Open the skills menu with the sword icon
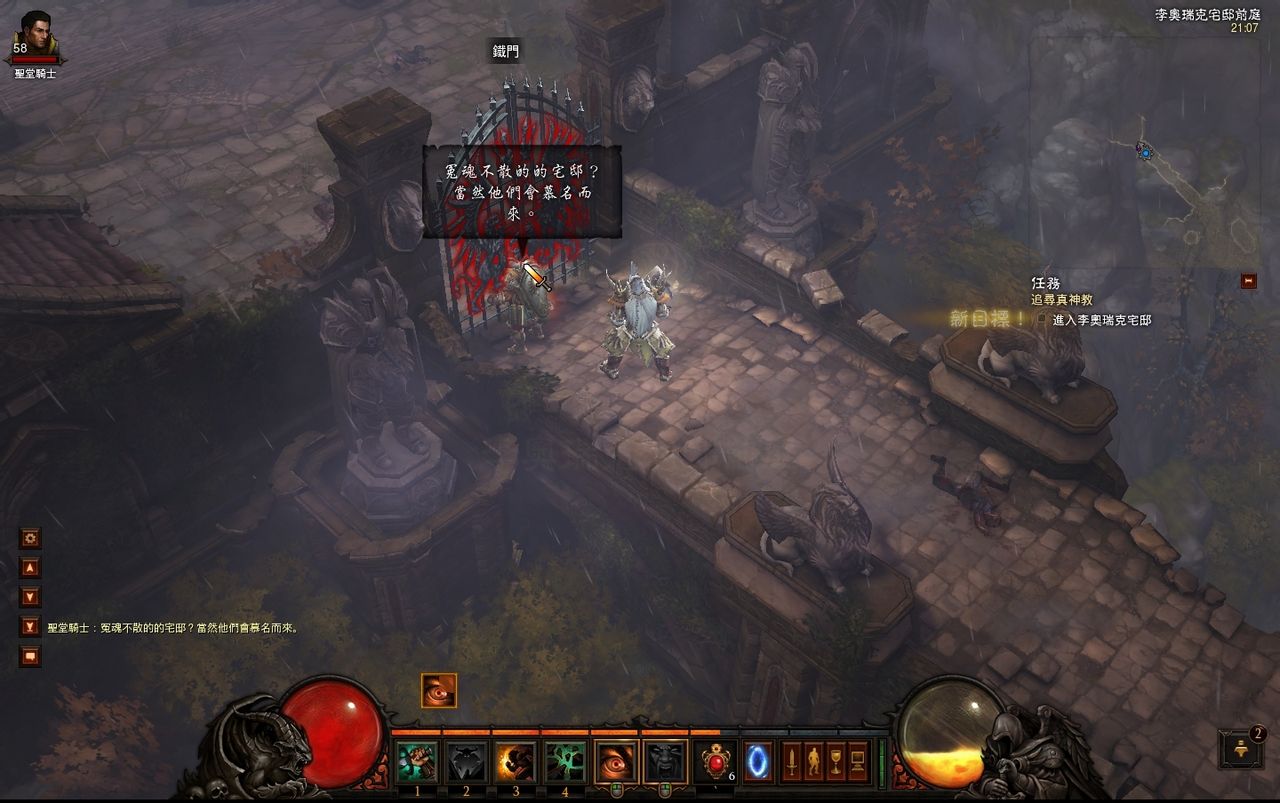This screenshot has height=803, width=1280. coord(792,762)
